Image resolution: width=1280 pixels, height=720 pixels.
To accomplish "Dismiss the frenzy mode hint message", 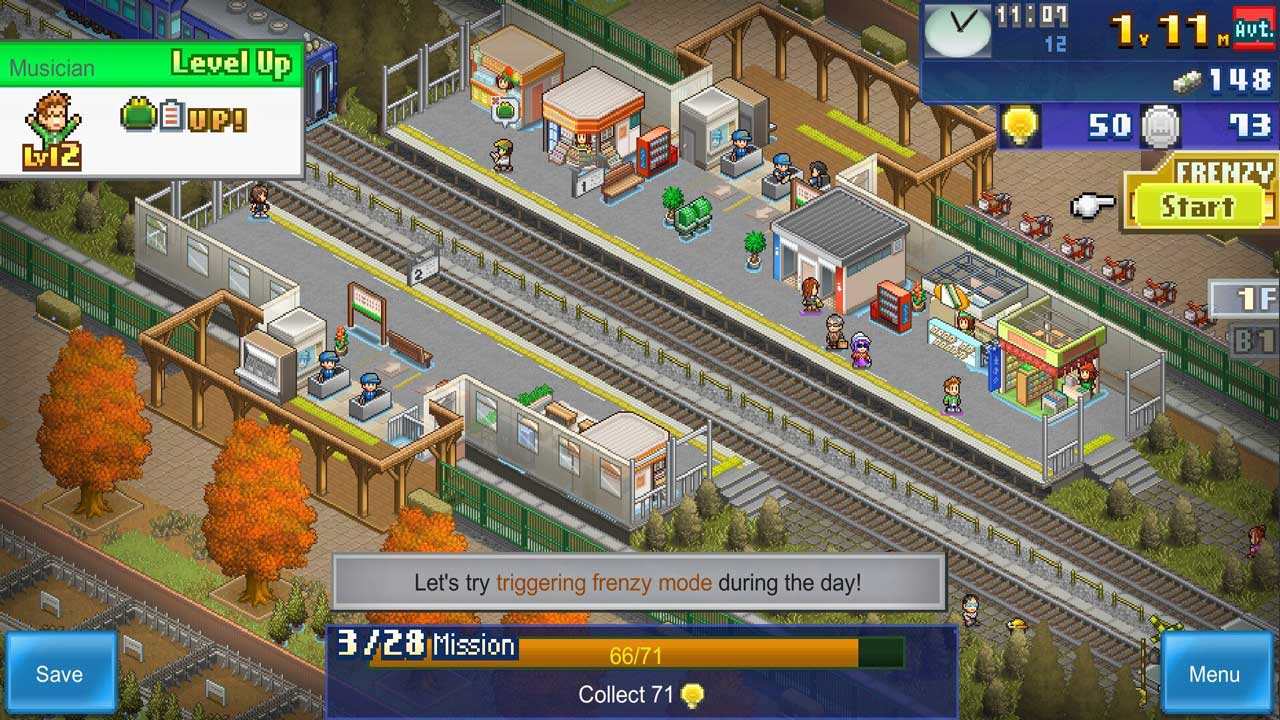I will point(638,582).
